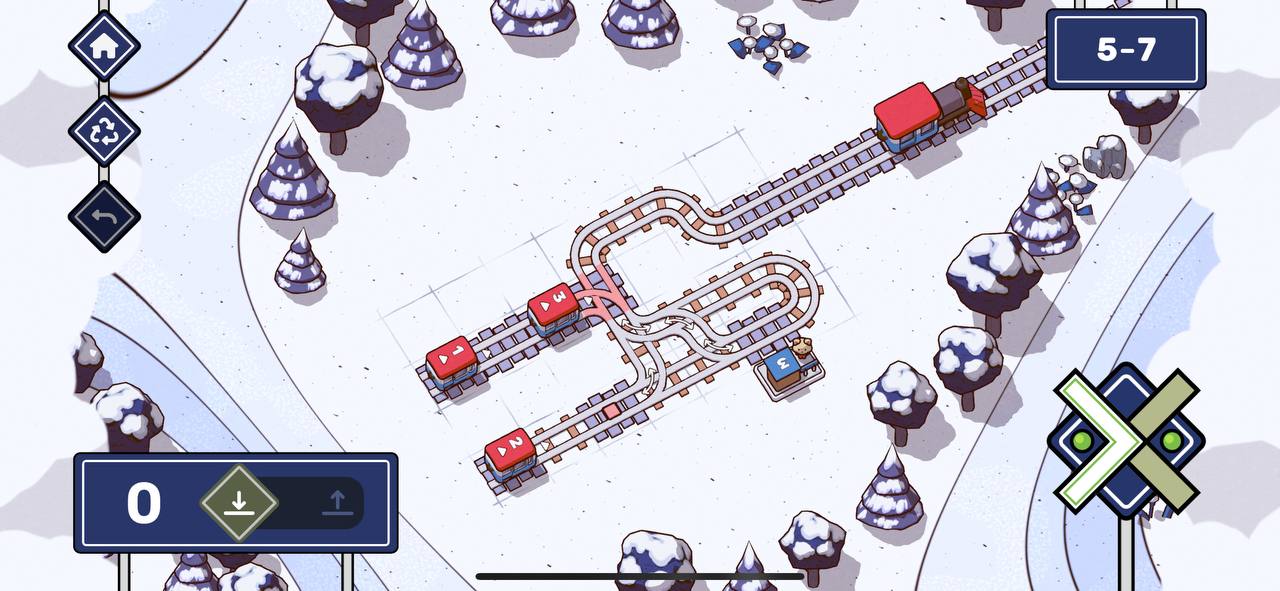Undo the last move
Screen dimensions: 1280x591
pos(104,216)
